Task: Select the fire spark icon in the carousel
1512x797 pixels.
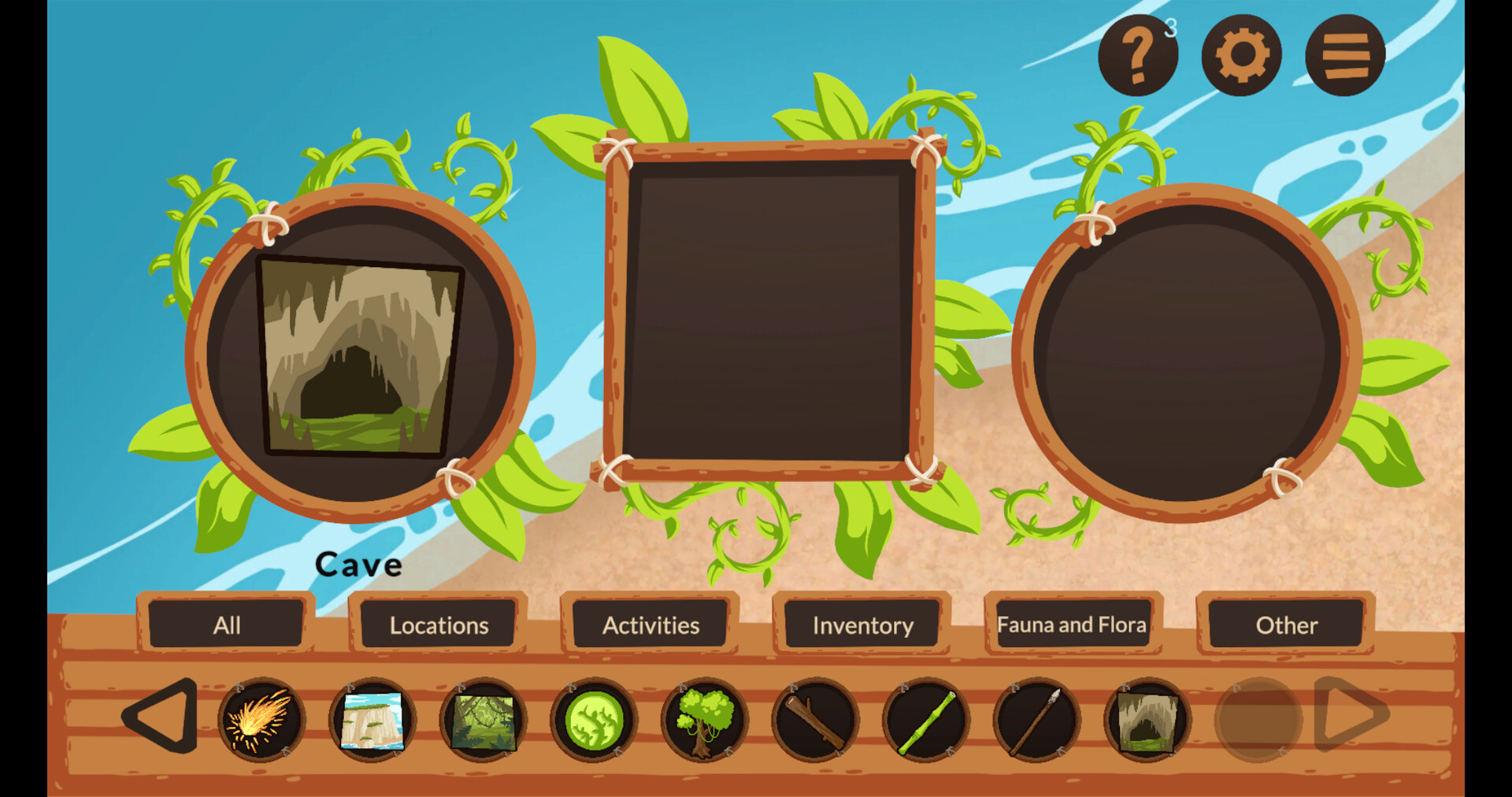Action: click(x=260, y=719)
